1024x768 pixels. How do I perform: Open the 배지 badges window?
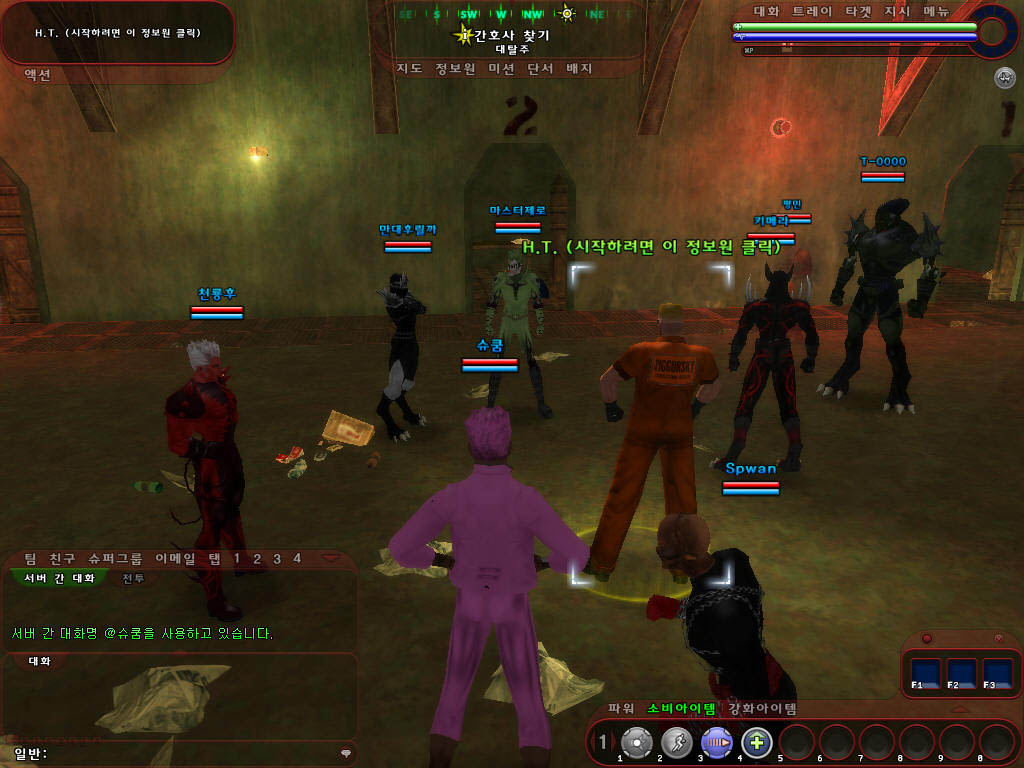(x=580, y=69)
